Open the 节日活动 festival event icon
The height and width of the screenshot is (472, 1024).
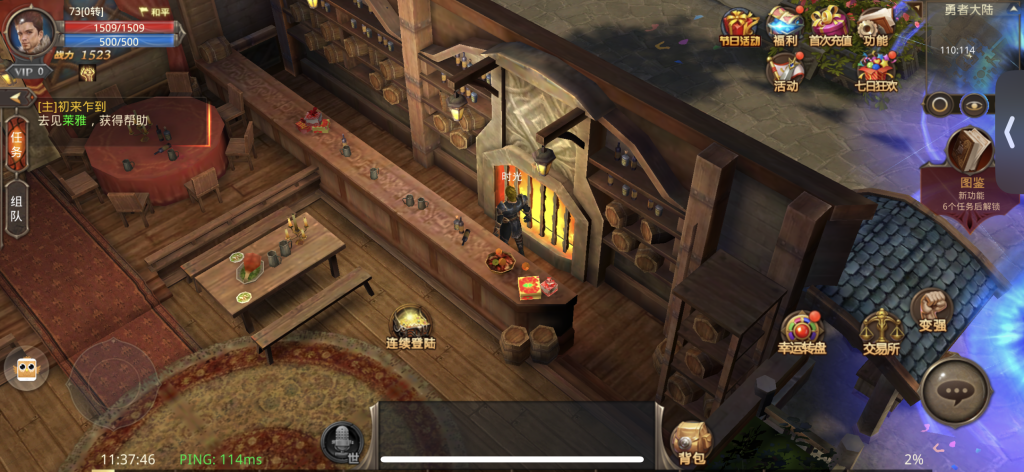coord(740,26)
